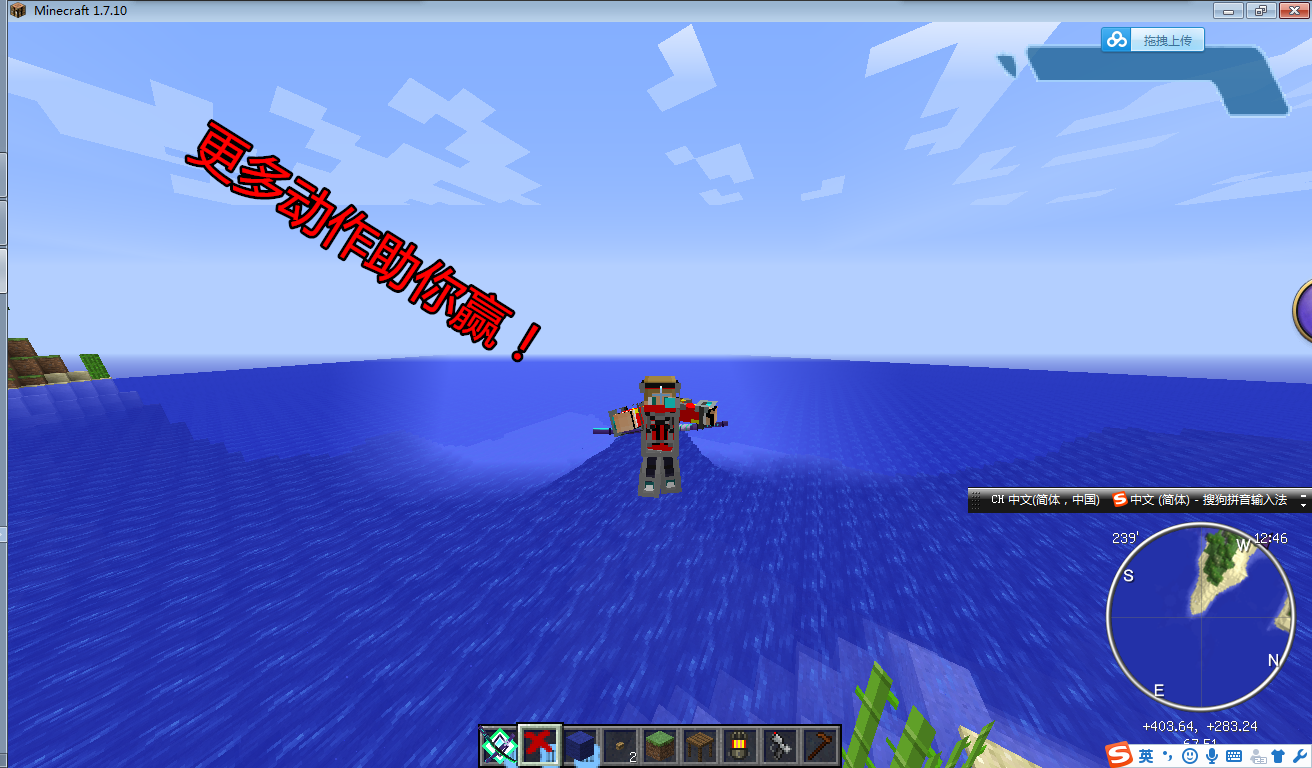Choose the dark blue block slot
Image resolution: width=1312 pixels, height=768 pixels.
click(579, 746)
